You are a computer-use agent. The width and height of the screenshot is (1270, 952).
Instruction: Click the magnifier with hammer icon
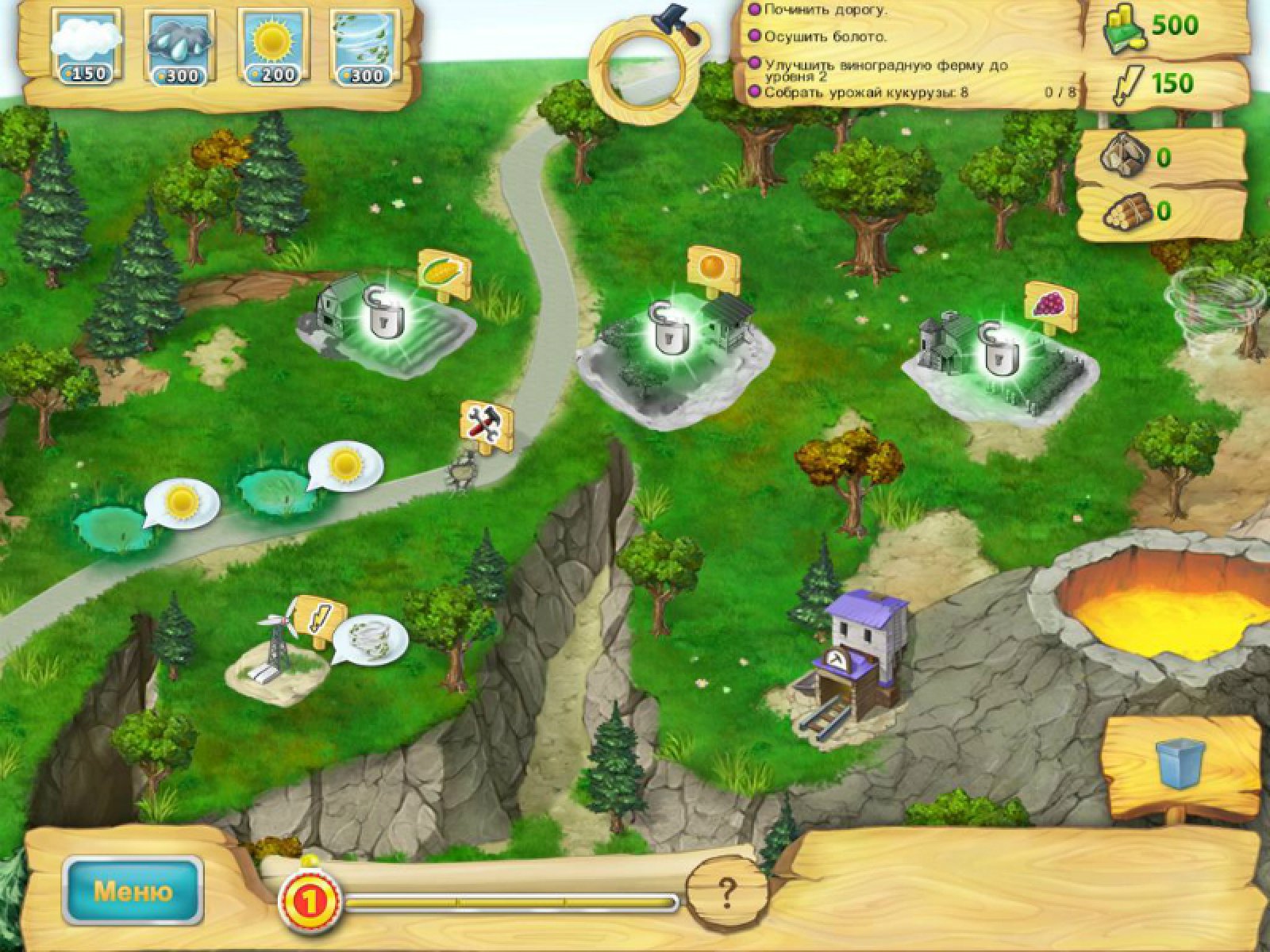pyautogui.click(x=645, y=73)
